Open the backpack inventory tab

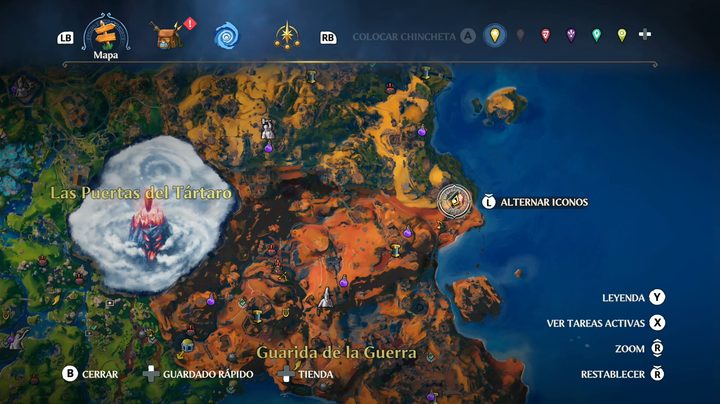(167, 36)
